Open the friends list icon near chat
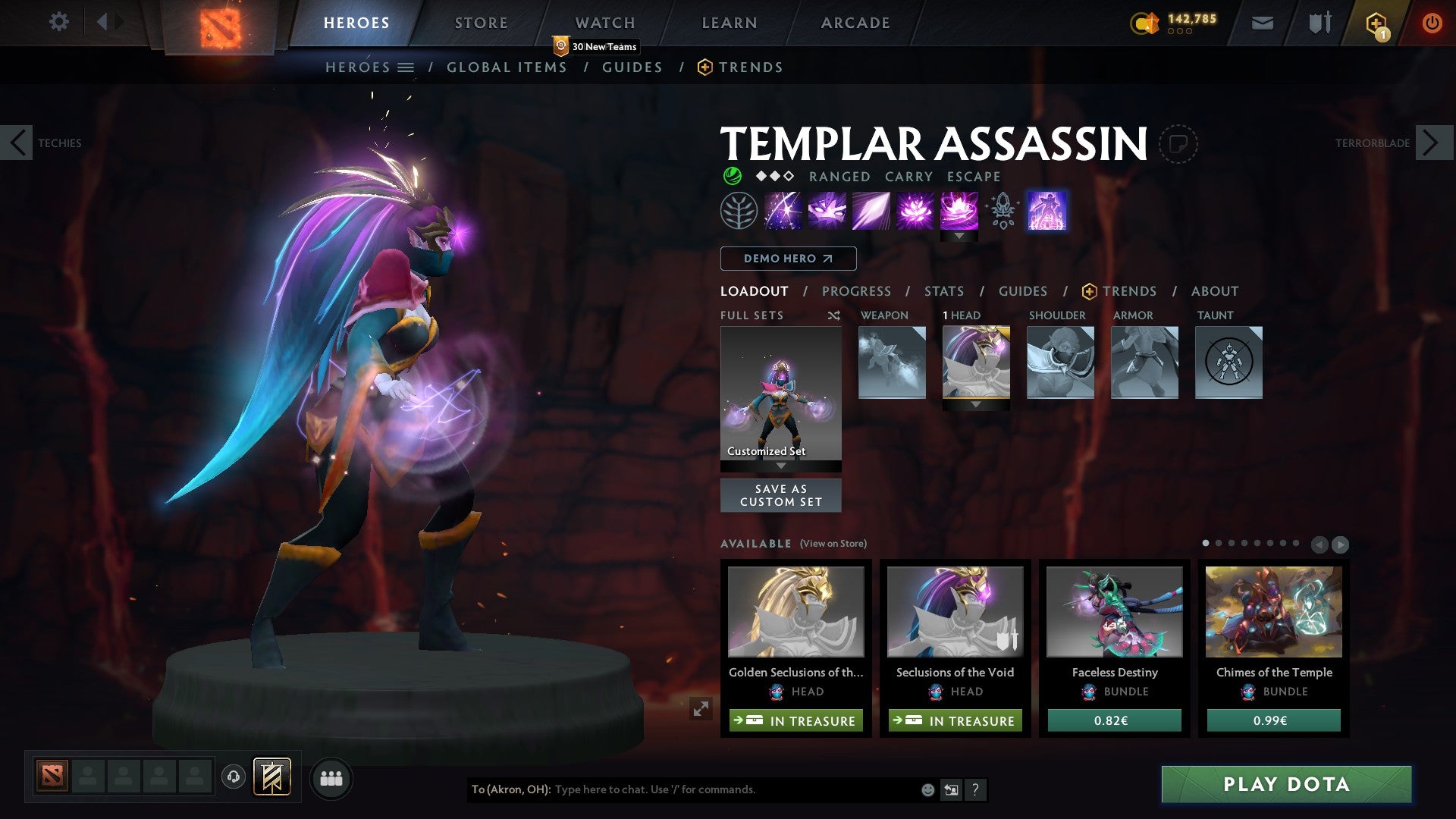1456x819 pixels. (331, 778)
